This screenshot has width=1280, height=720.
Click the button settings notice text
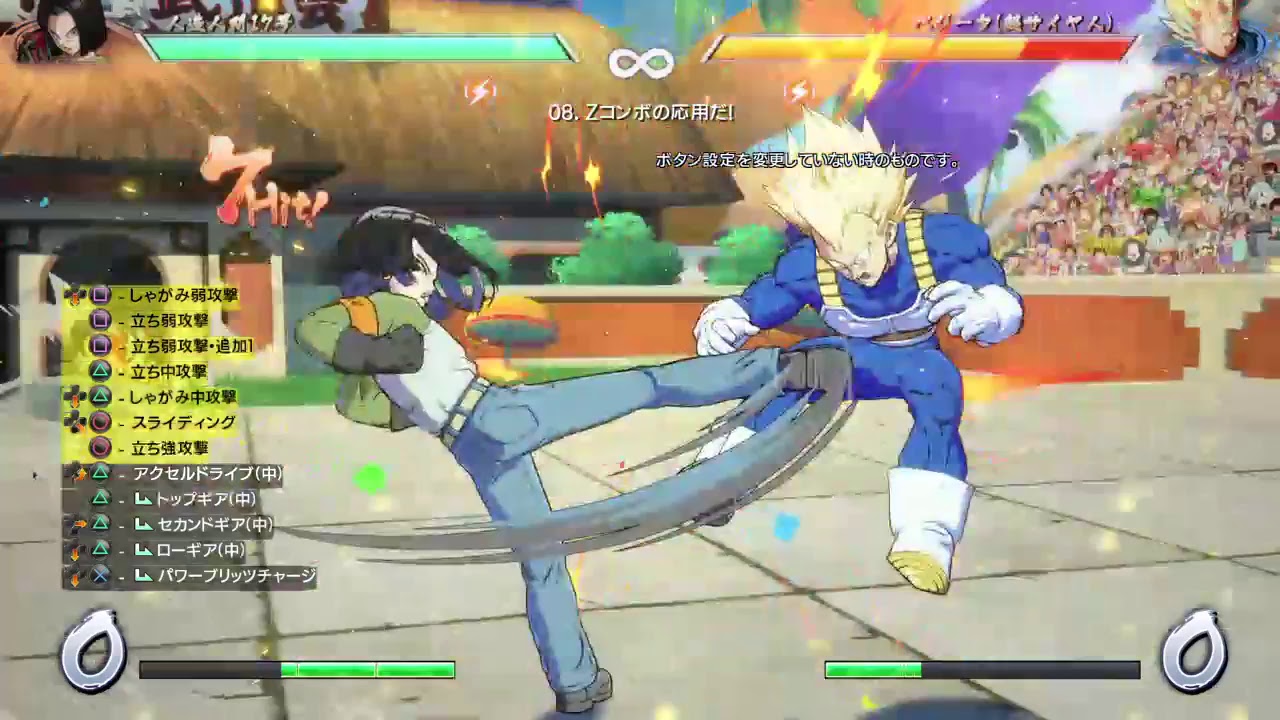tap(805, 158)
